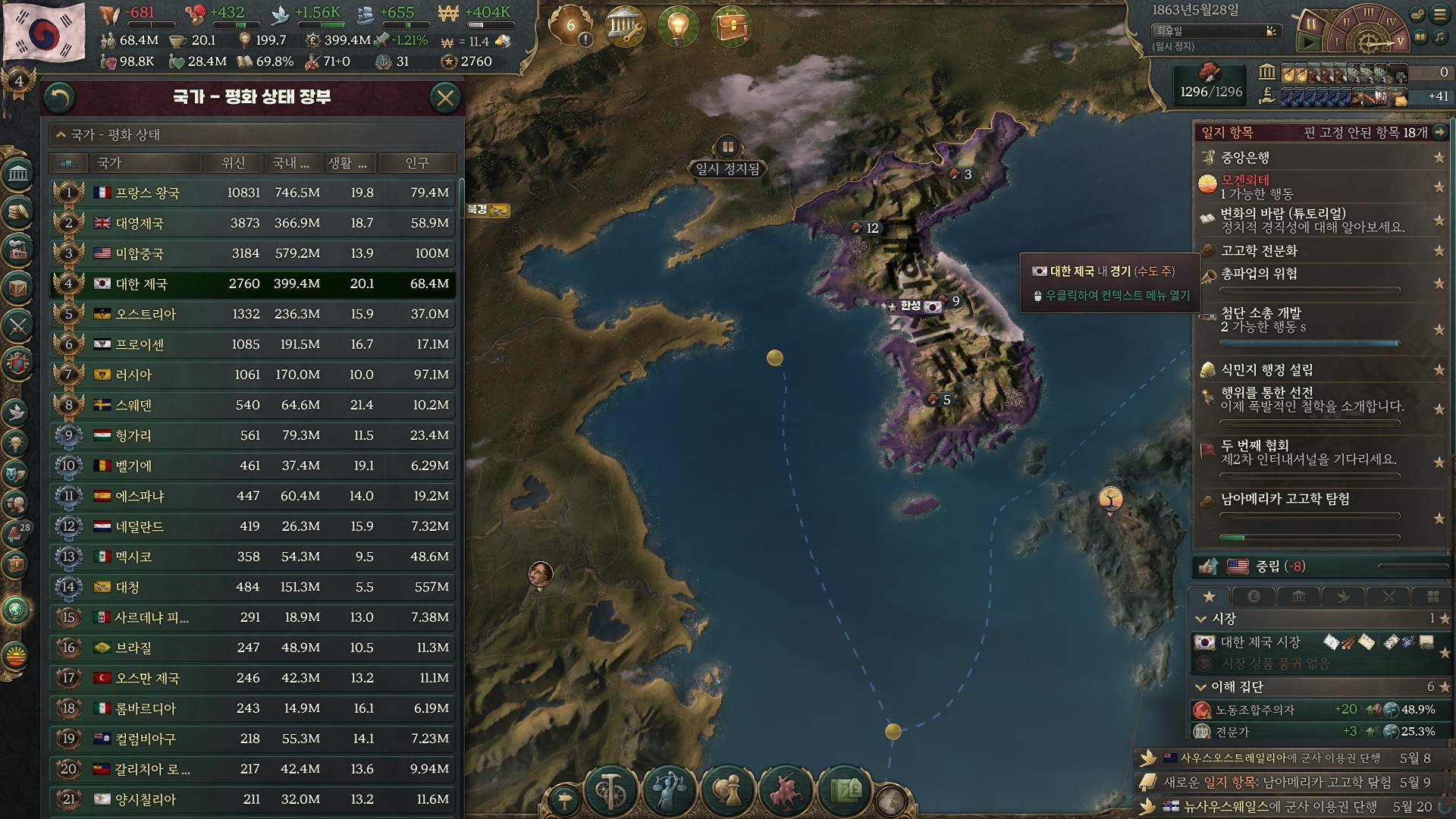Go back using the ledger's return arrow
Screen dimensions: 1456x819
pyautogui.click(x=60, y=97)
